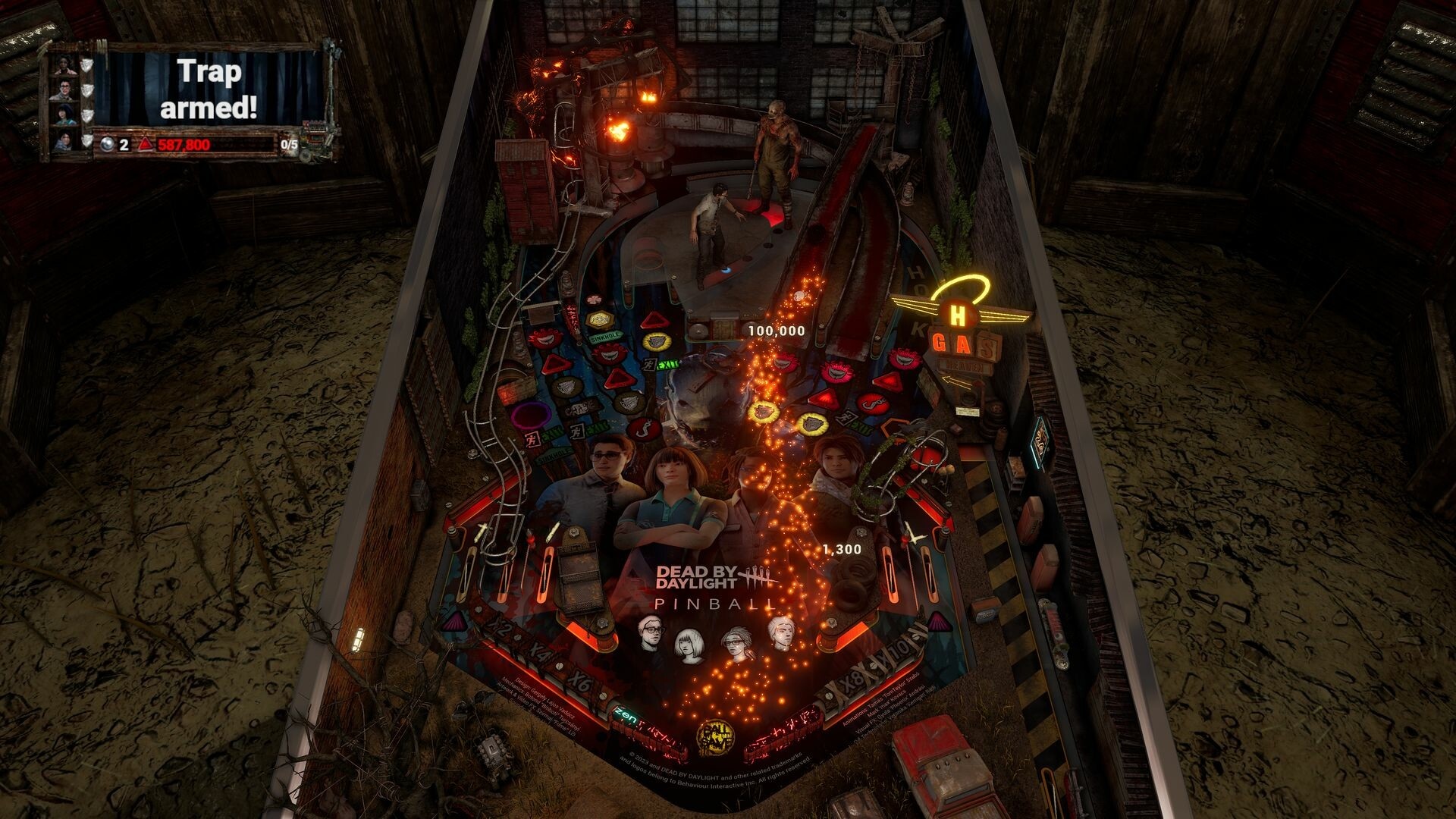The image size is (1456, 819).
Task: Click a yellow hook token icon
Action: [x=656, y=341]
